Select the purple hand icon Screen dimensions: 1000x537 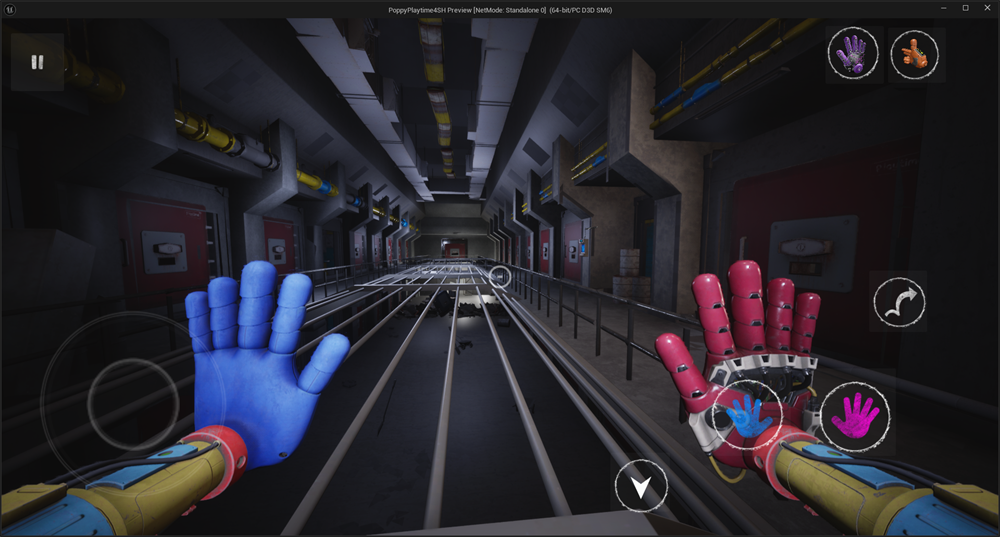pyautogui.click(x=853, y=52)
